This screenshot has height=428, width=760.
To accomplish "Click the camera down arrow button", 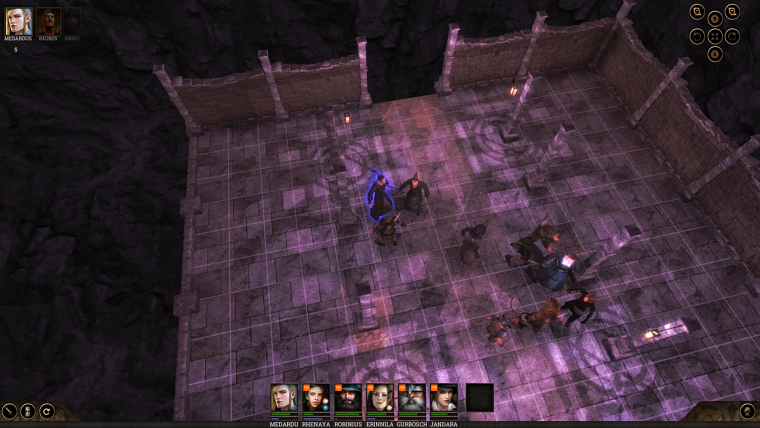I will pos(715,54).
